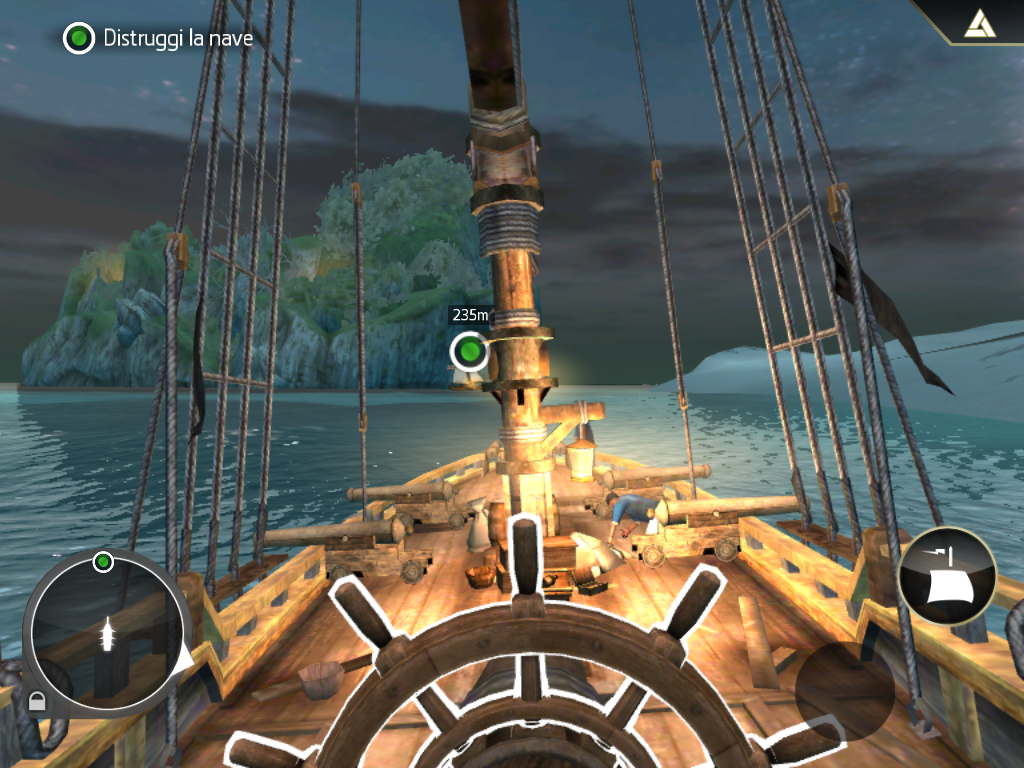Tap the dark round button below the sail icon

pyautogui.click(x=845, y=691)
